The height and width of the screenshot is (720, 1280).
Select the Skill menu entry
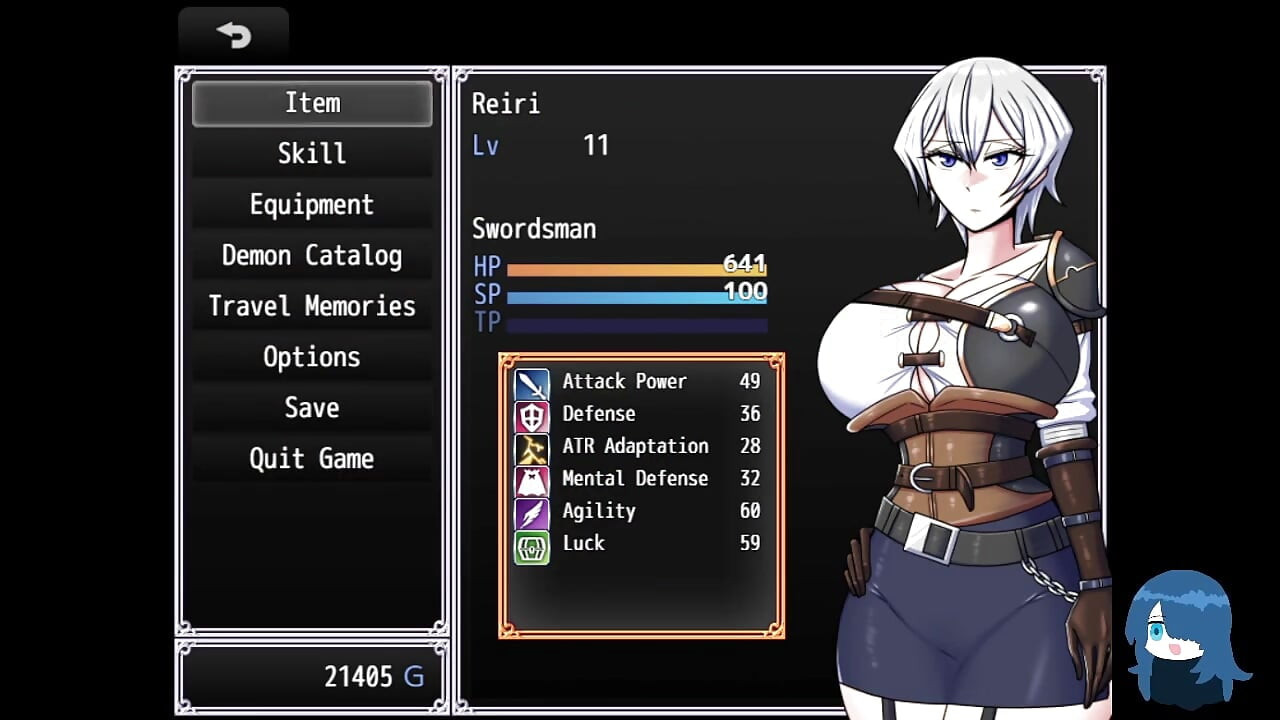point(312,154)
